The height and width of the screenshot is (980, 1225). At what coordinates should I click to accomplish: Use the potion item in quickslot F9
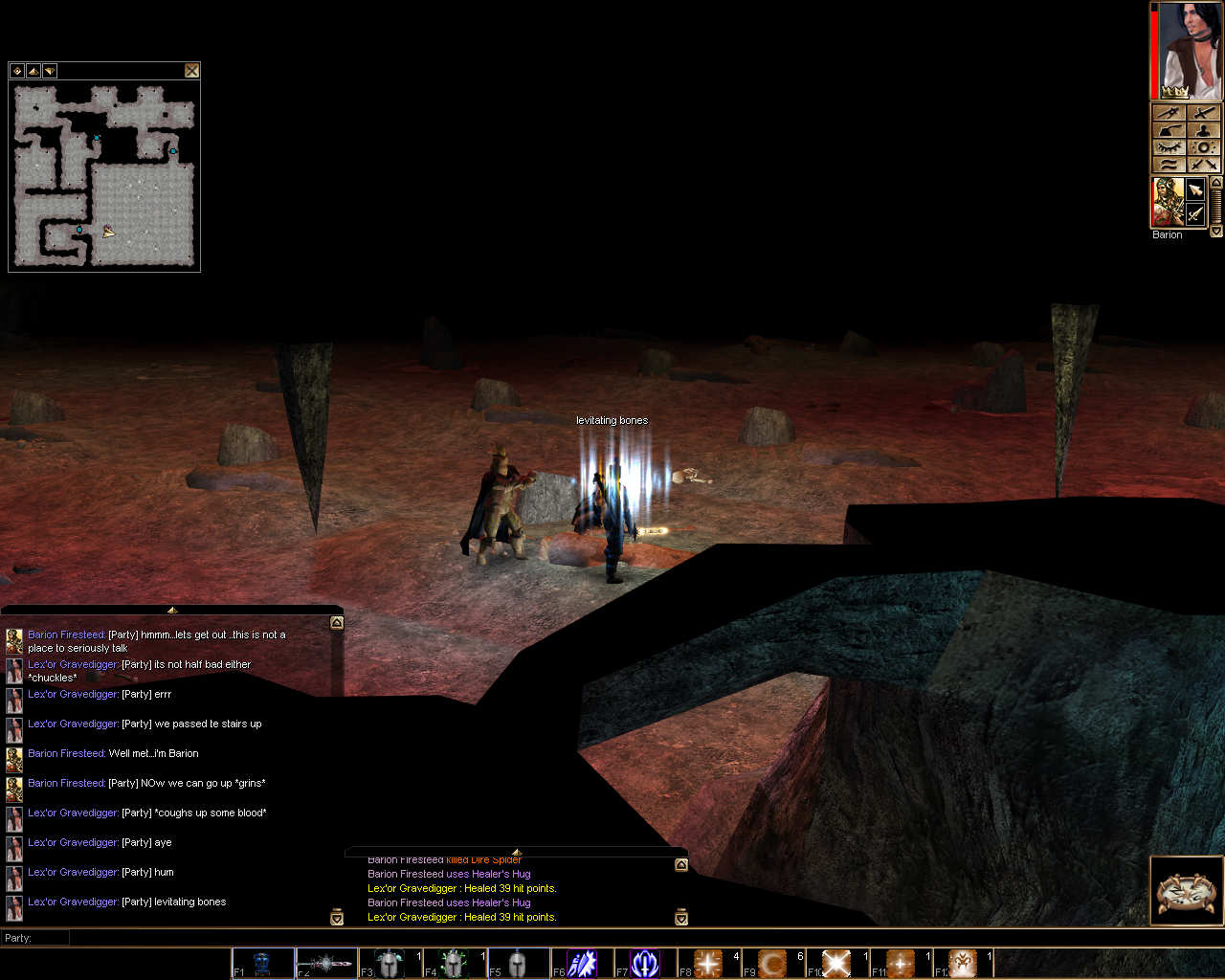coord(770,963)
